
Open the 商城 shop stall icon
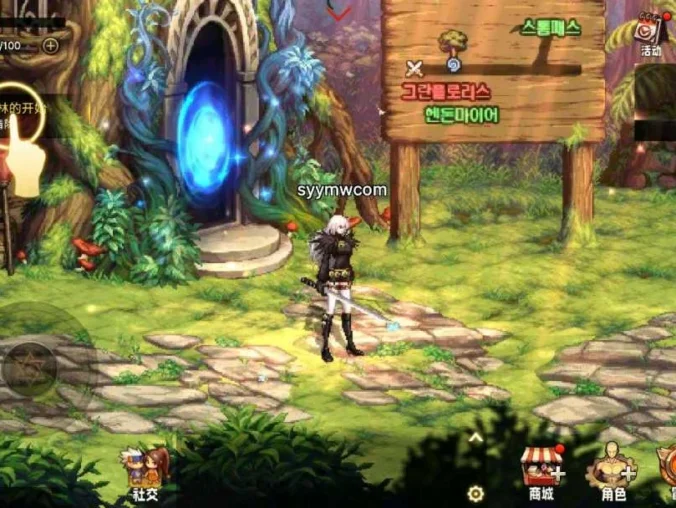pyautogui.click(x=541, y=468)
